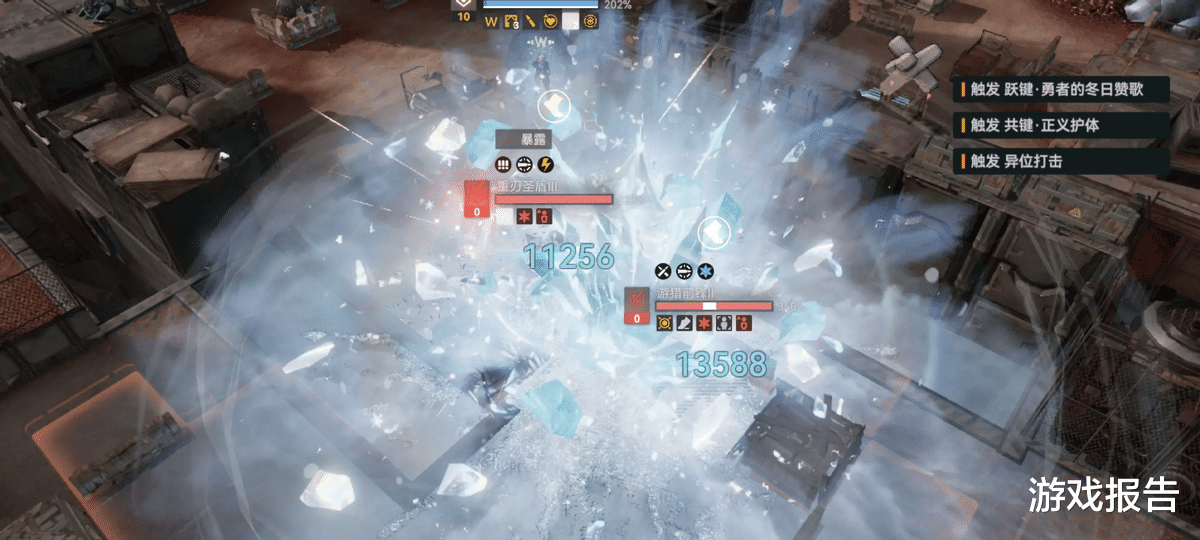Inspect the shield icon showing 10
The image size is (1200, 540).
click(x=463, y=7)
